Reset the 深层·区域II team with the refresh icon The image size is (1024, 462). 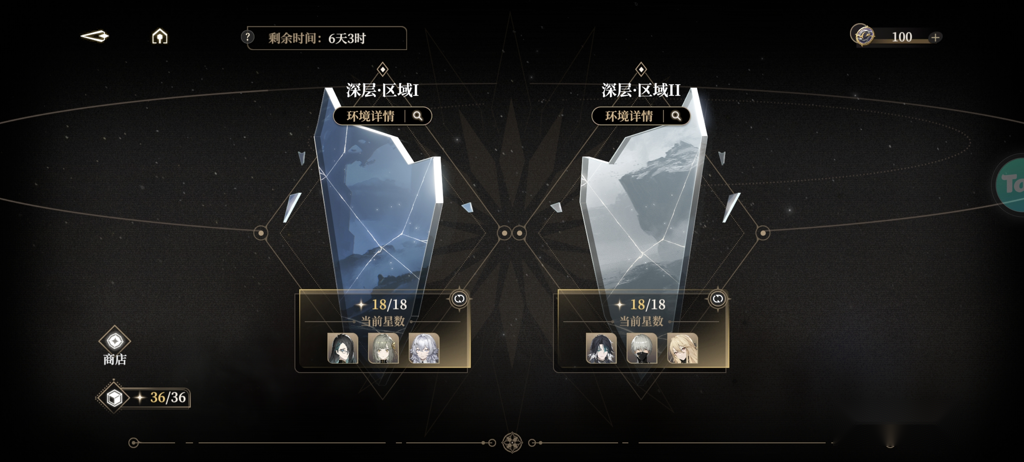point(717,298)
